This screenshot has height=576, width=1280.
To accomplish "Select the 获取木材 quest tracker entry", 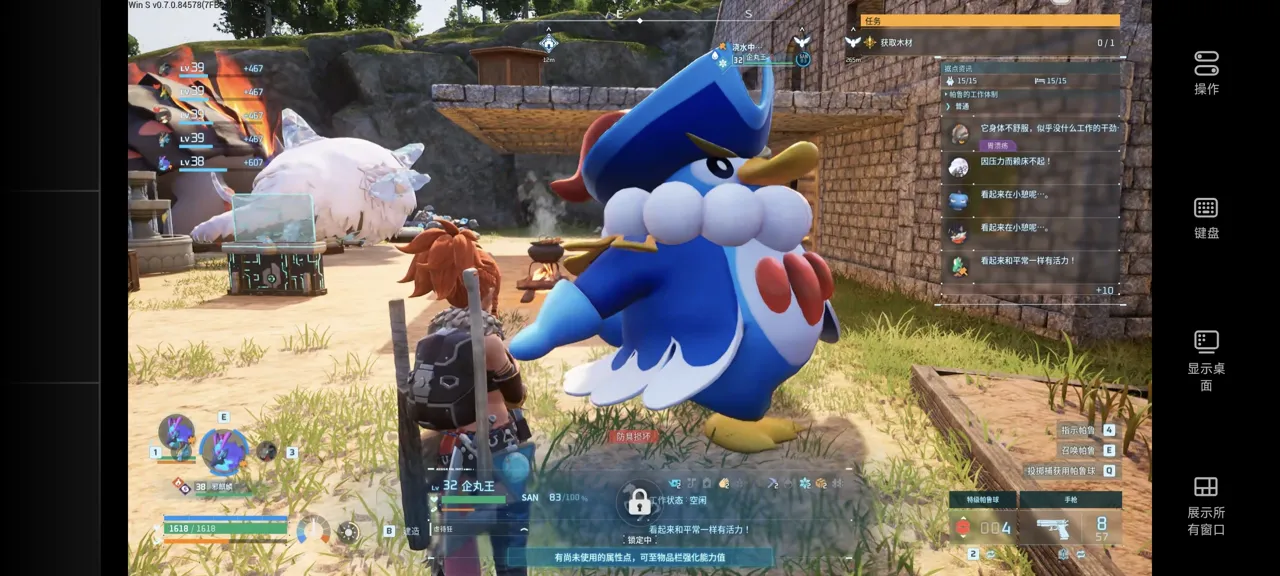I will [x=985, y=43].
